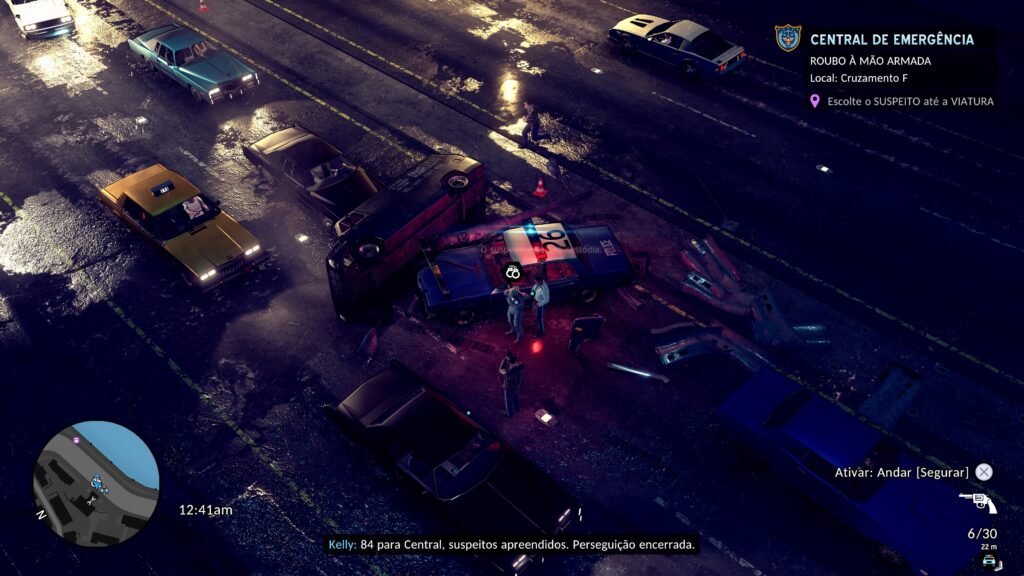This screenshot has height=576, width=1024.
Task: Click the circular minimap
Action: [96, 483]
